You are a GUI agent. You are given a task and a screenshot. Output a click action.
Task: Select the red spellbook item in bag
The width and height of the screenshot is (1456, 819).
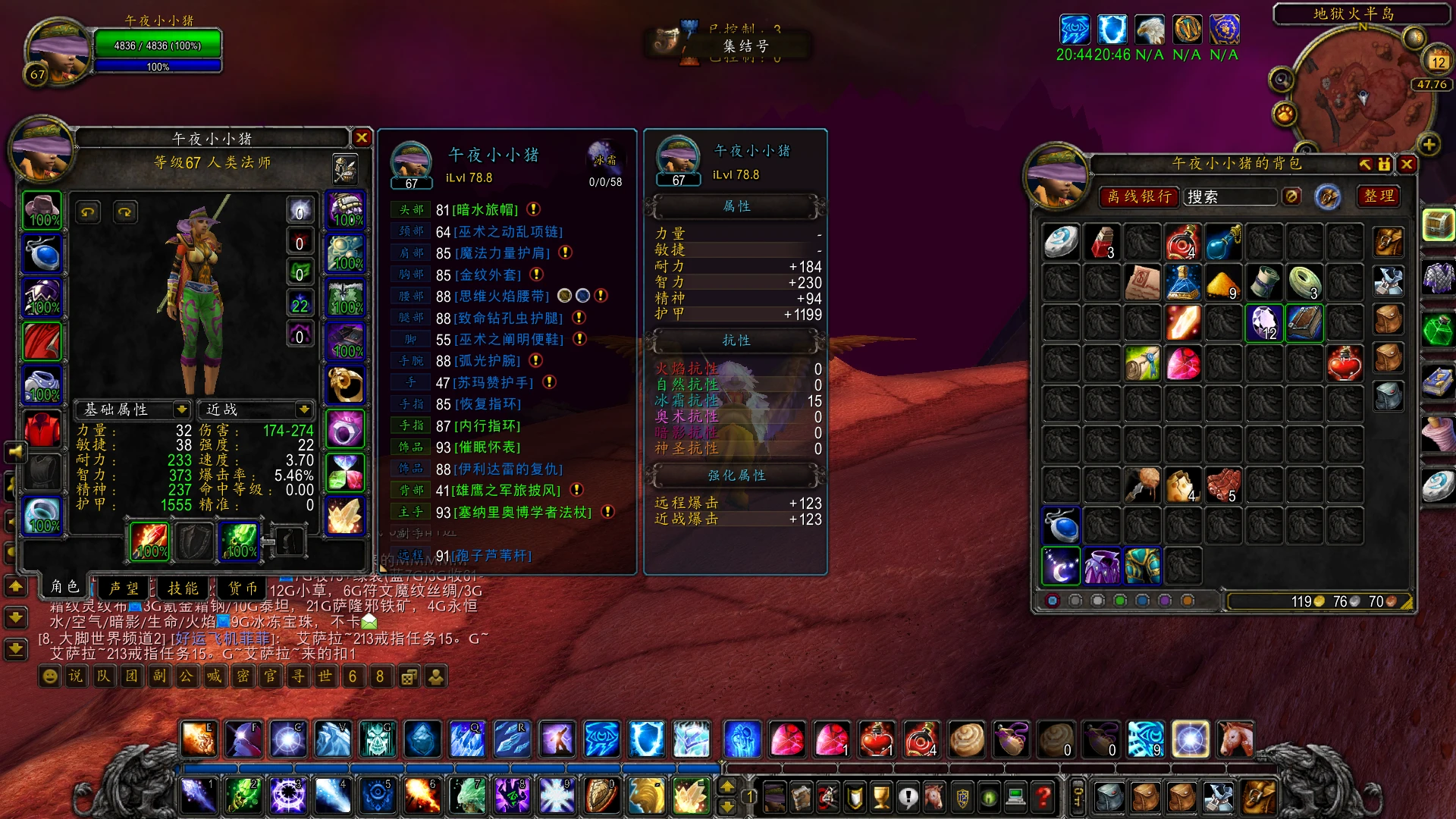pos(1304,323)
